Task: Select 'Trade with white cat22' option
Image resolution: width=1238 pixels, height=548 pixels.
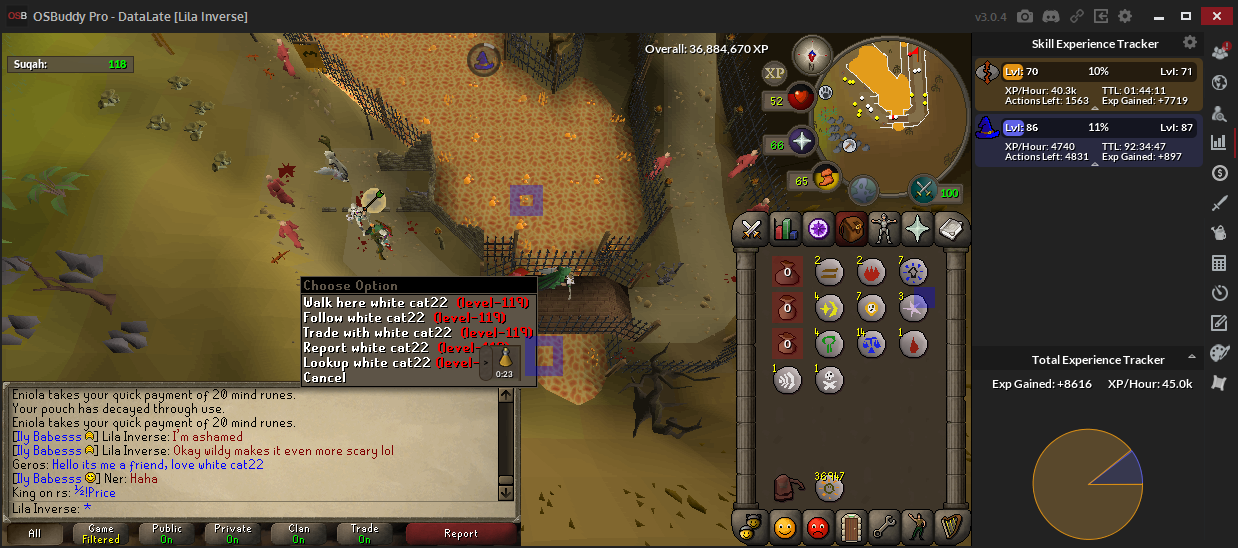Action: coord(377,333)
